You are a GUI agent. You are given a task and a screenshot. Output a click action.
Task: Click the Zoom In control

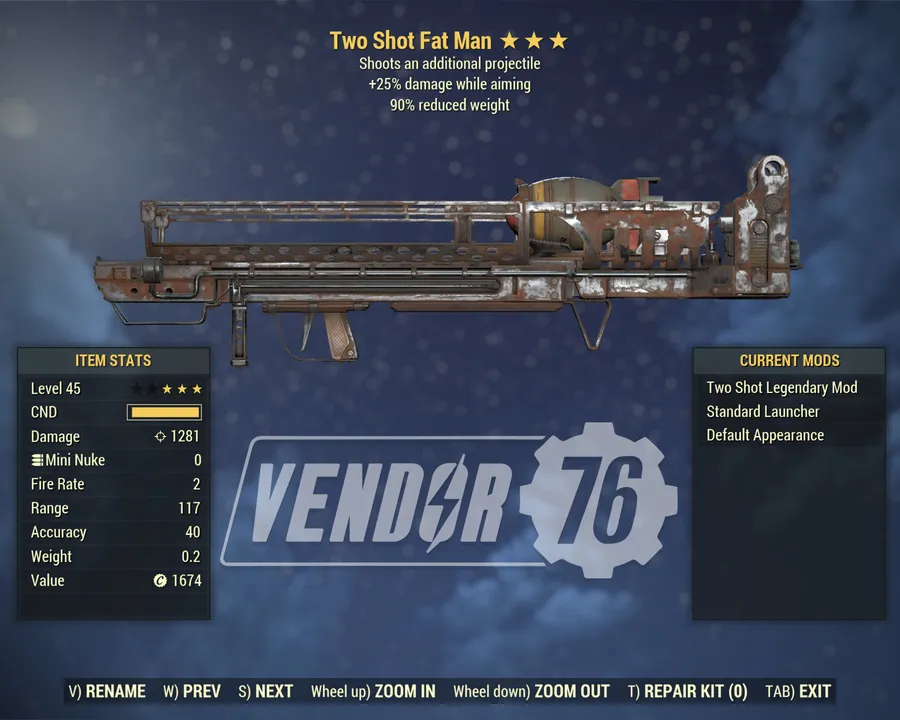pyautogui.click(x=373, y=691)
